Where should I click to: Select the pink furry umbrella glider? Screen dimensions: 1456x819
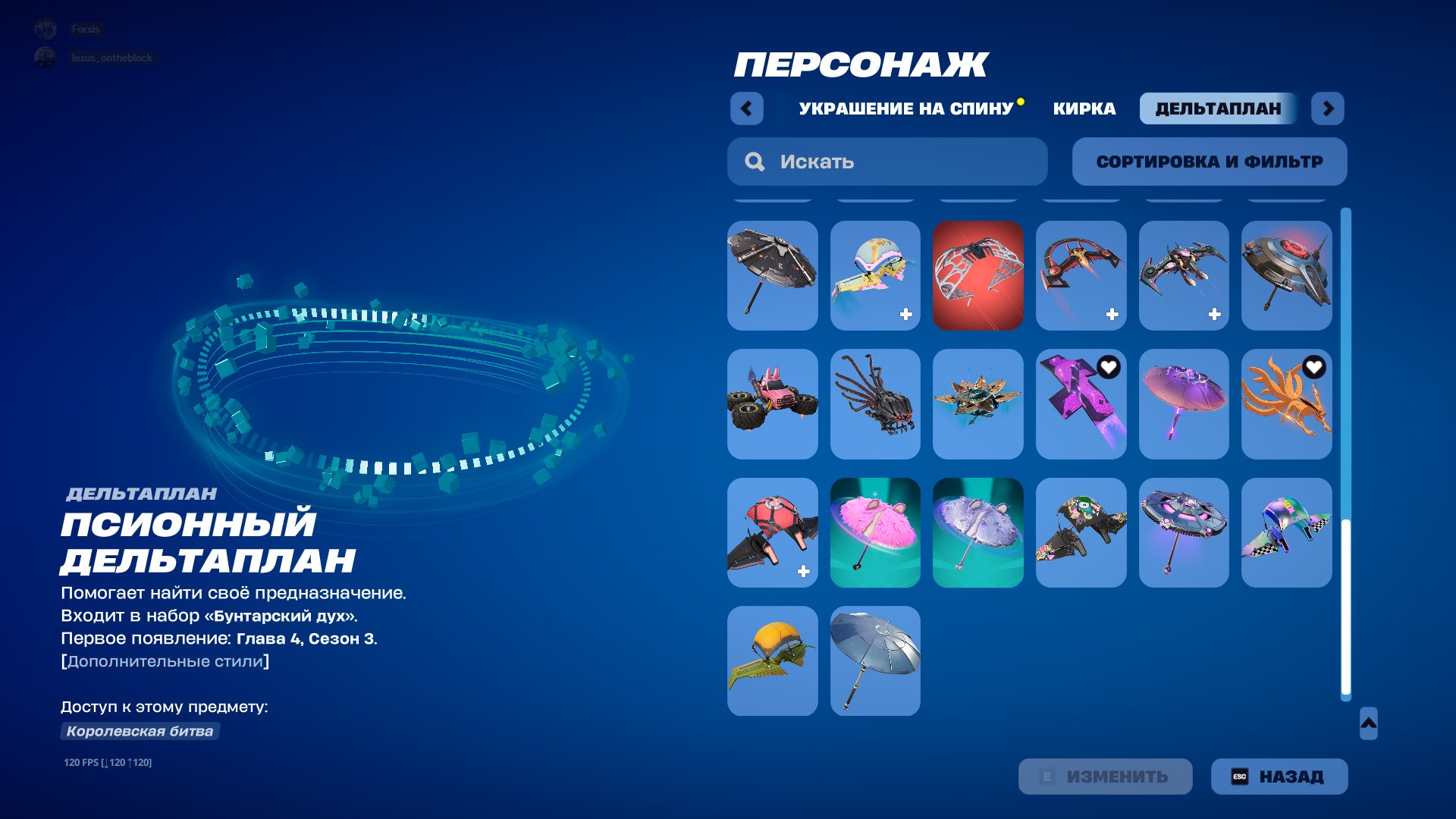click(875, 532)
